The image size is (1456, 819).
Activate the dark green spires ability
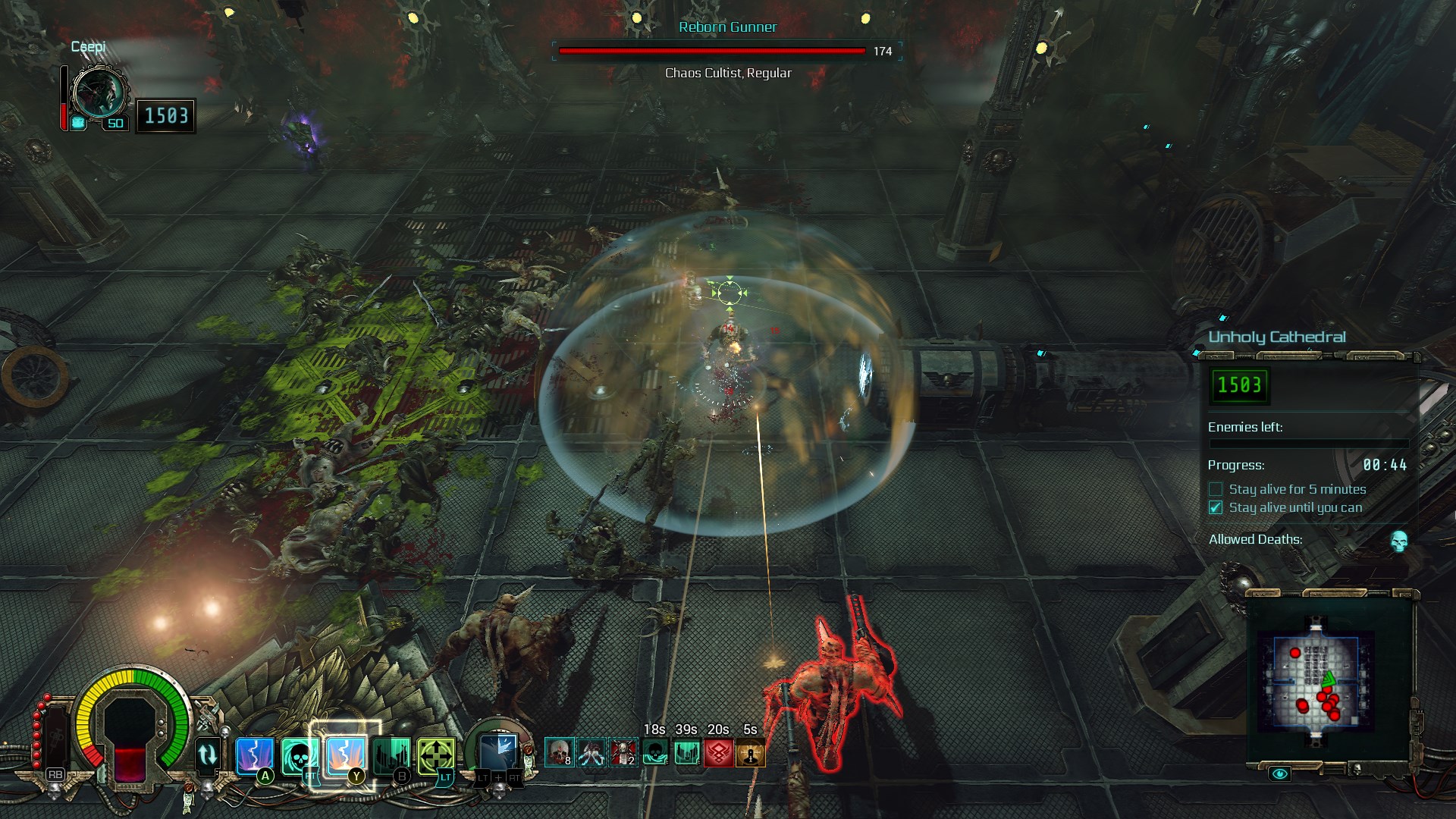tap(391, 755)
